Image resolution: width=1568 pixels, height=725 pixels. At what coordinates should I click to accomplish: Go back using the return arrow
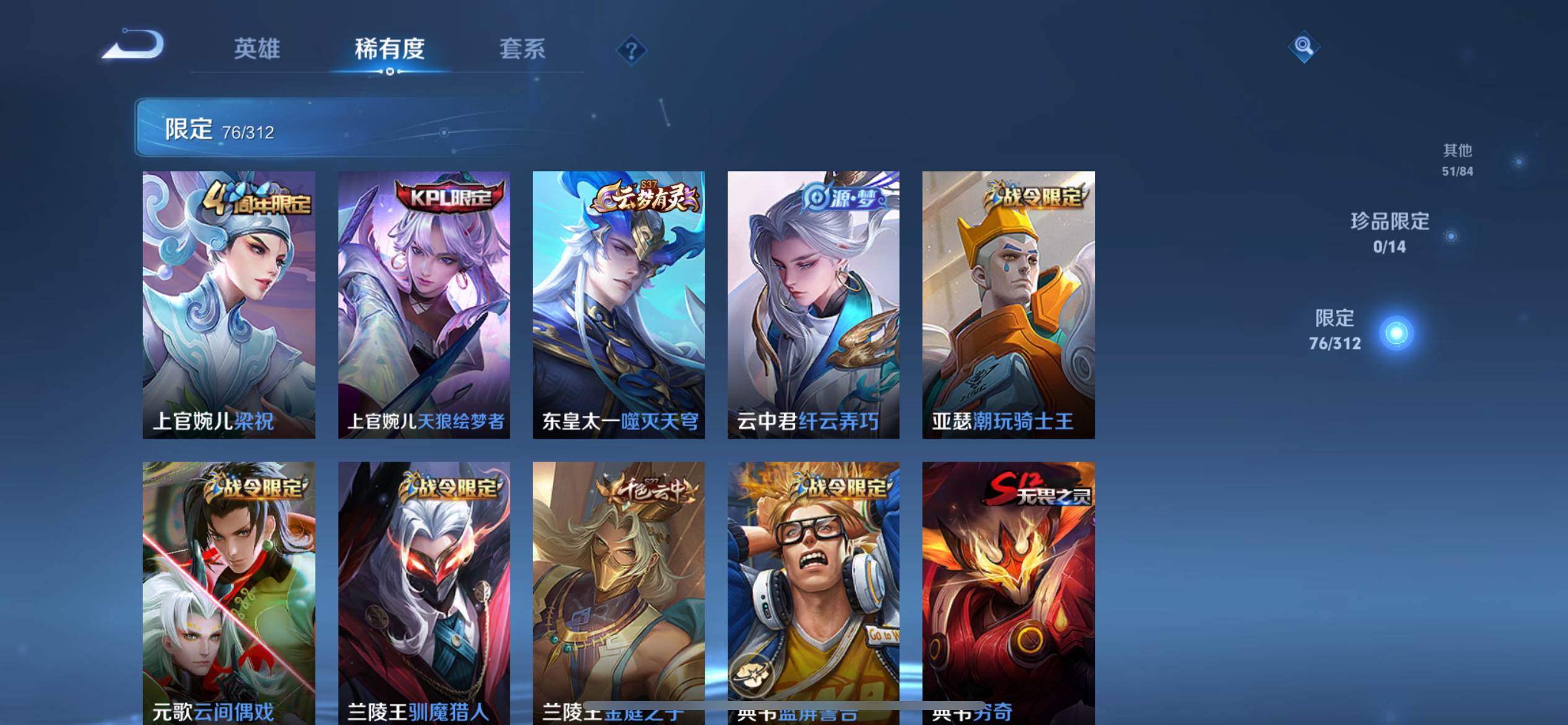134,45
